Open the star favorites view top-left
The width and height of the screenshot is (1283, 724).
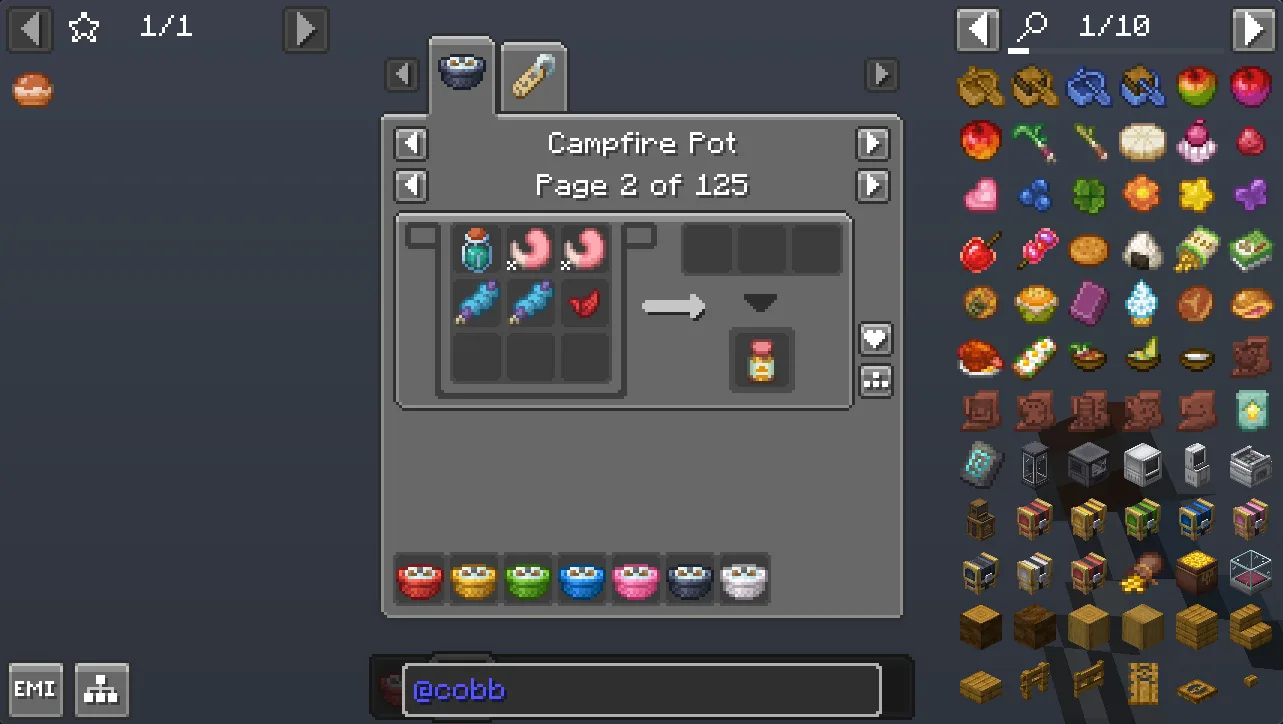83,28
